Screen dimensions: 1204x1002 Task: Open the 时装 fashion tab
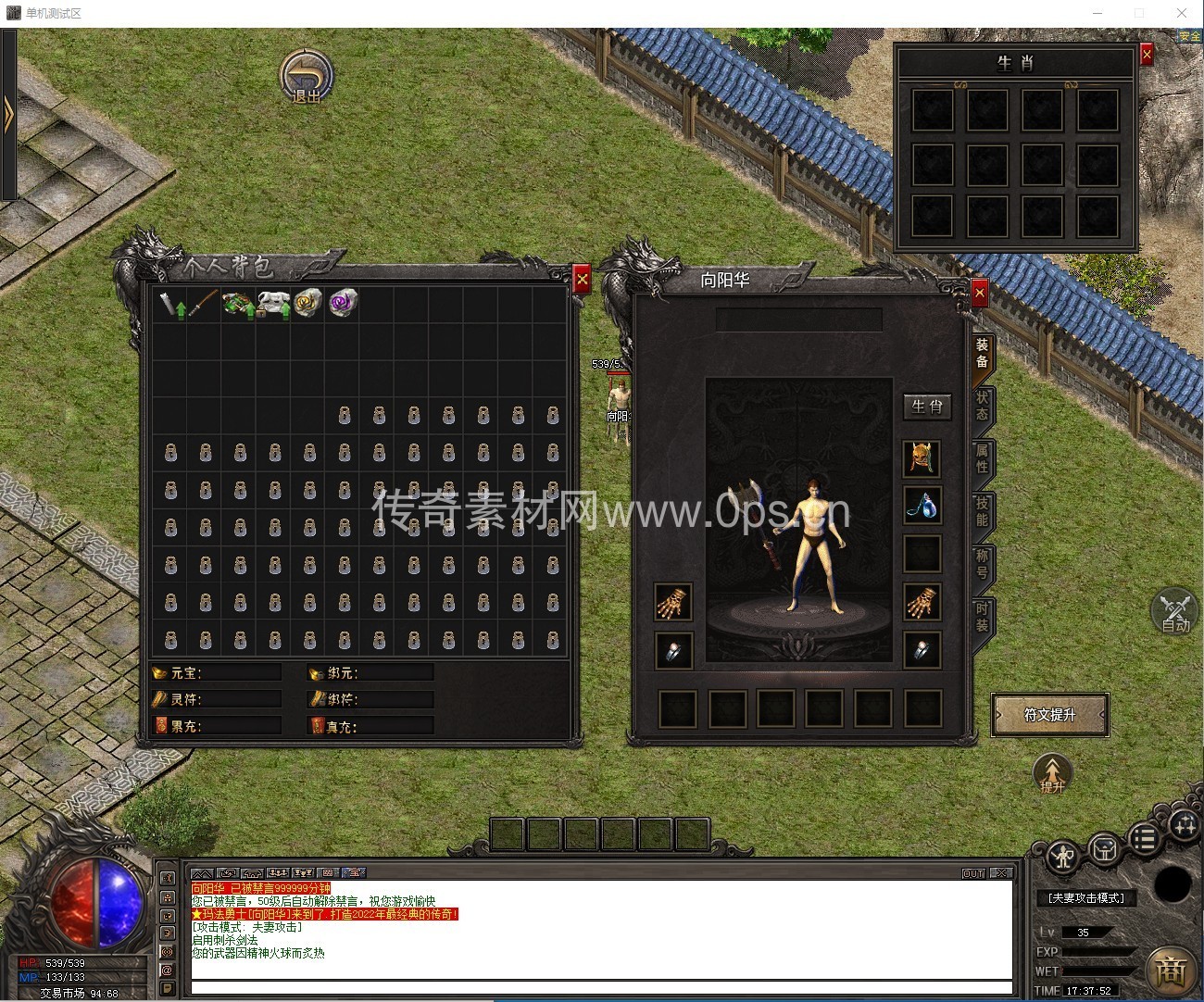pos(982,616)
